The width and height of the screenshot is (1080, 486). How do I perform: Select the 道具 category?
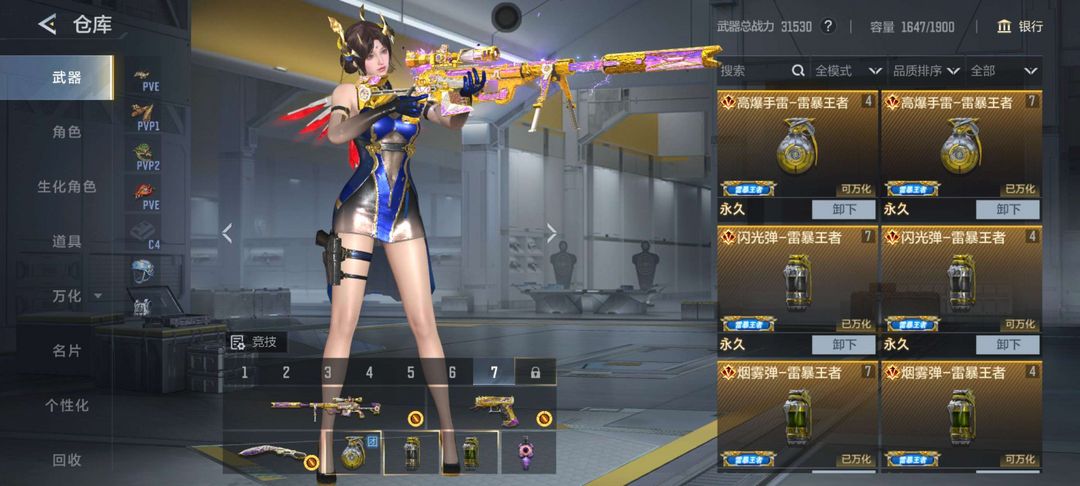click(x=67, y=241)
